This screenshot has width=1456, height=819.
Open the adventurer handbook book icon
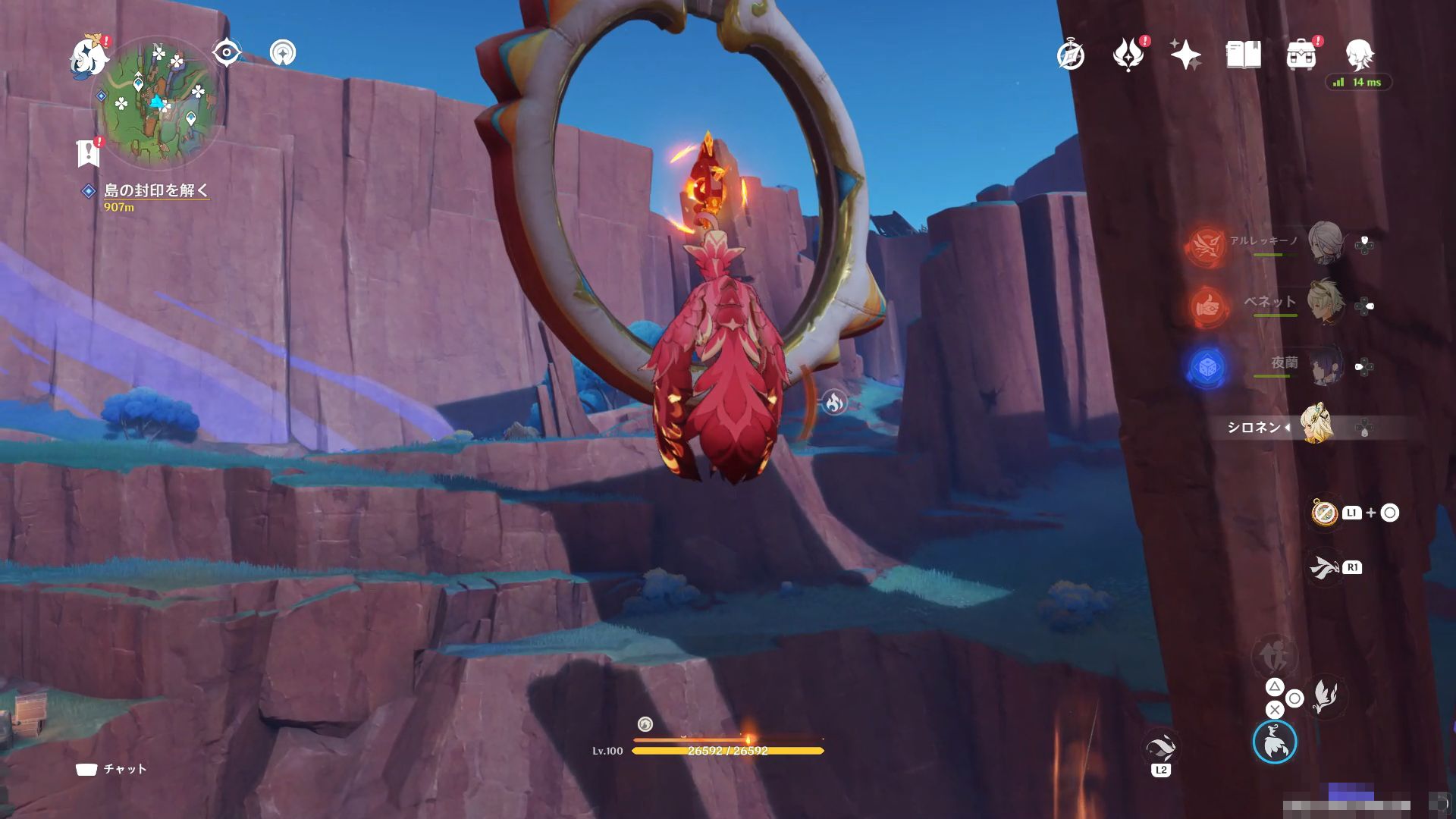[x=1243, y=55]
